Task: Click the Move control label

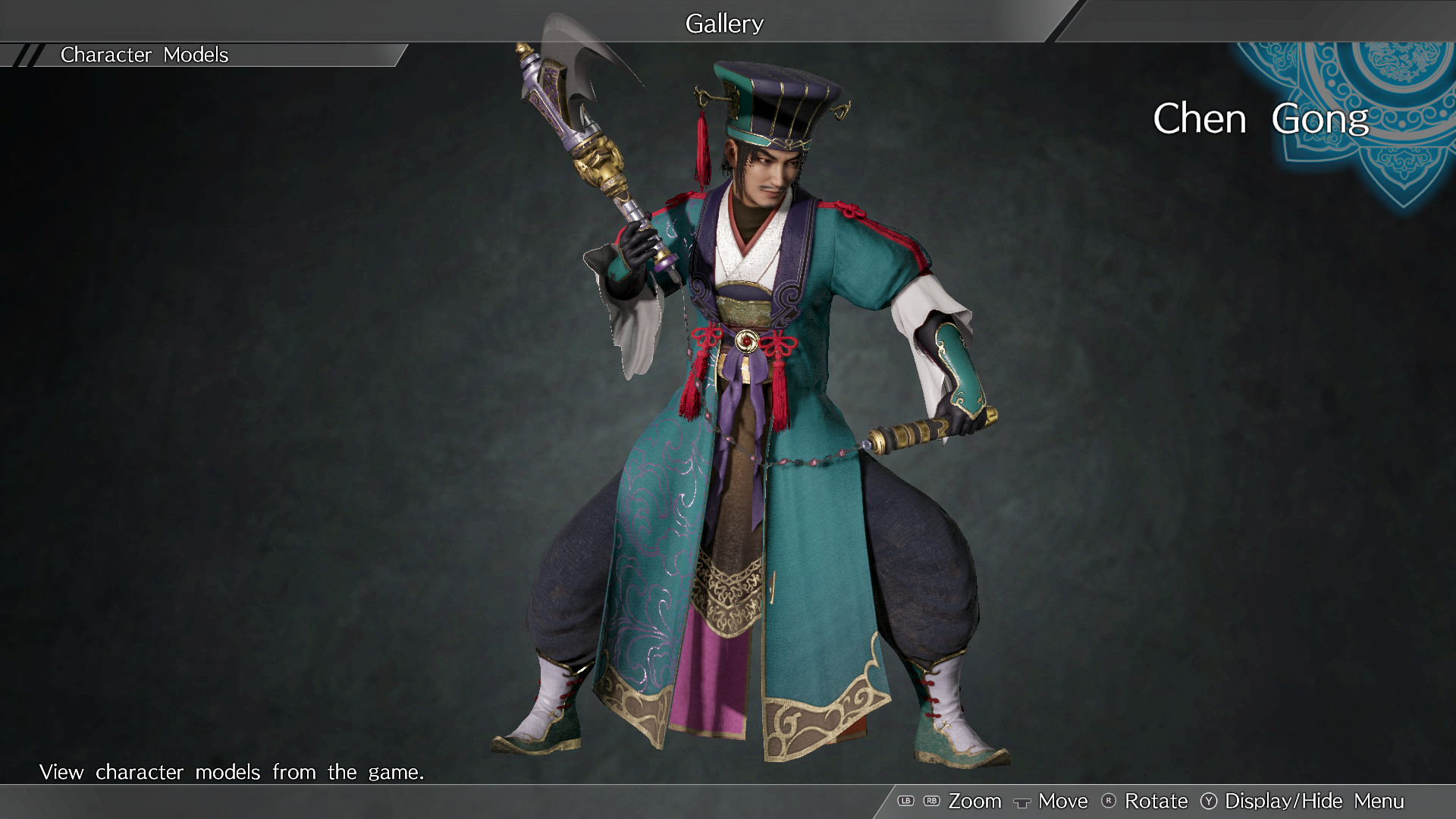Action: pyautogui.click(x=1062, y=802)
